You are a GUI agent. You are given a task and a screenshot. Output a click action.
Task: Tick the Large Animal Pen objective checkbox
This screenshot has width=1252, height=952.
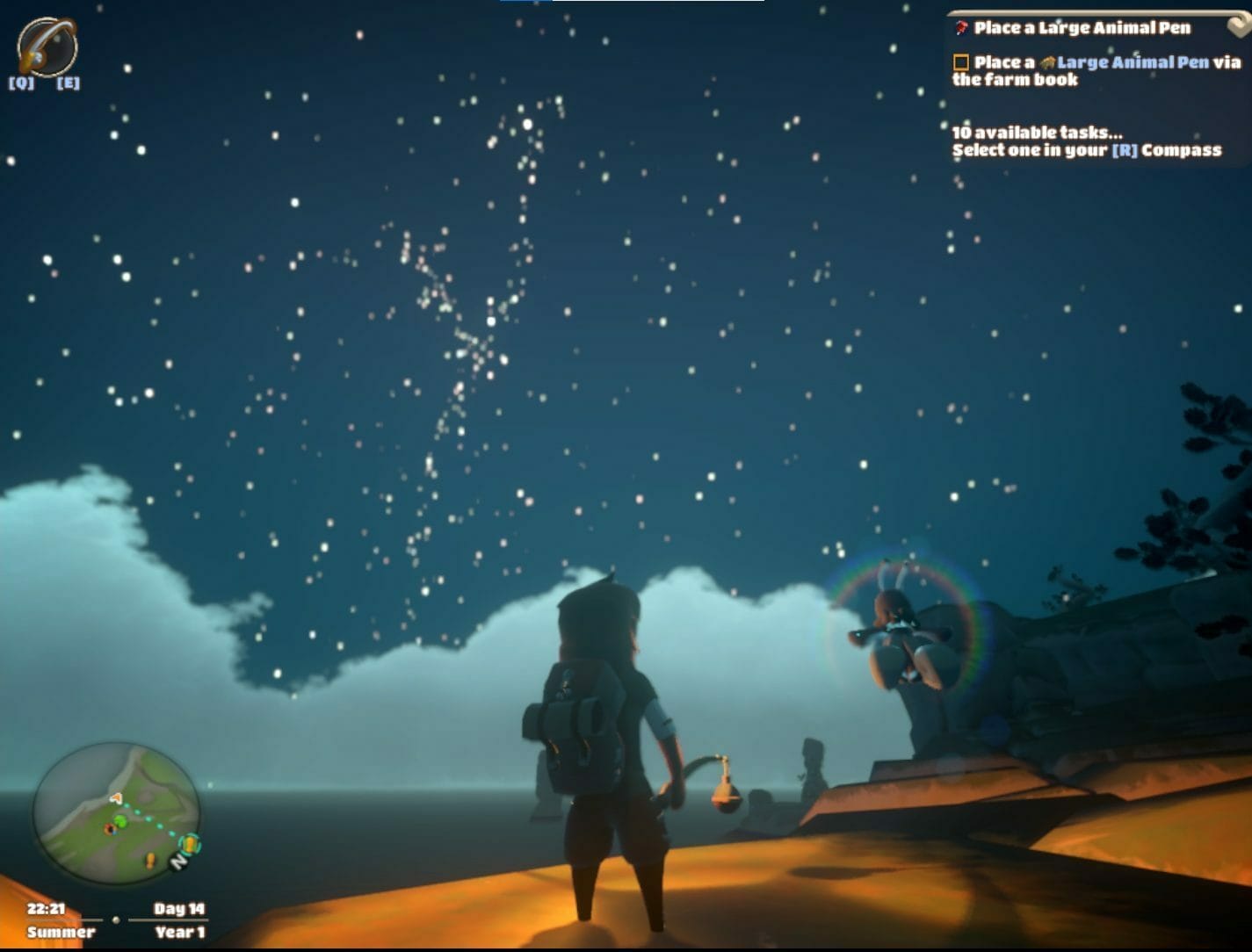coord(961,62)
